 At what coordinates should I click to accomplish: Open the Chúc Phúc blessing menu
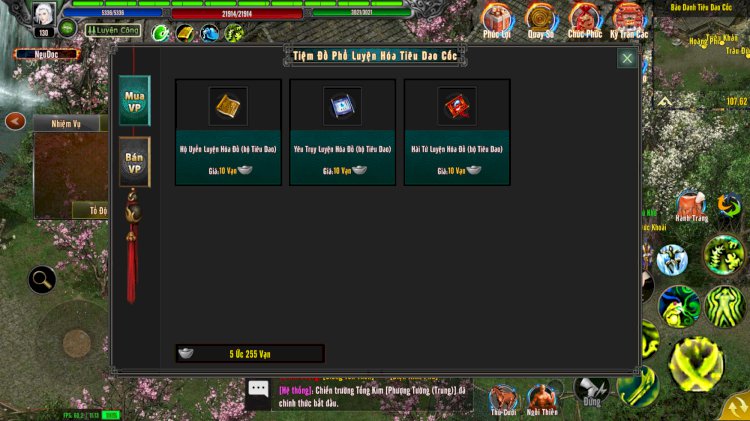click(x=585, y=19)
